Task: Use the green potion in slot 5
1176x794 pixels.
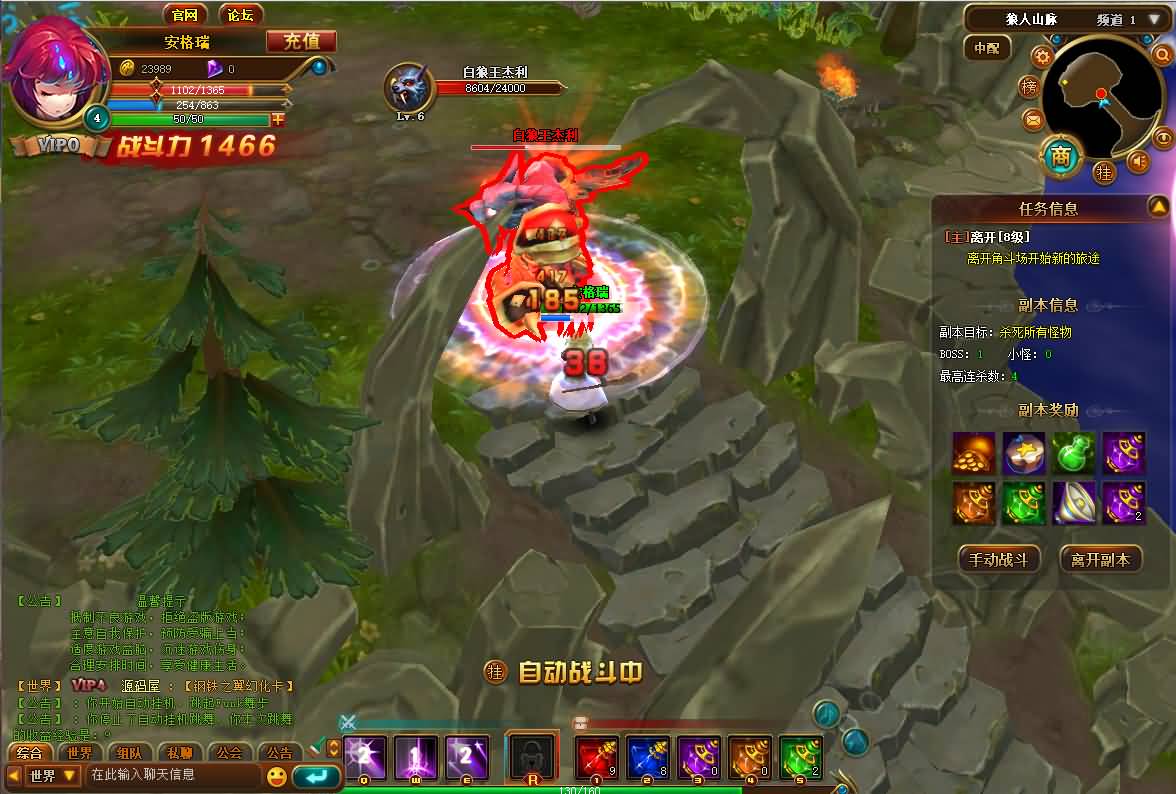Action: tap(800, 758)
